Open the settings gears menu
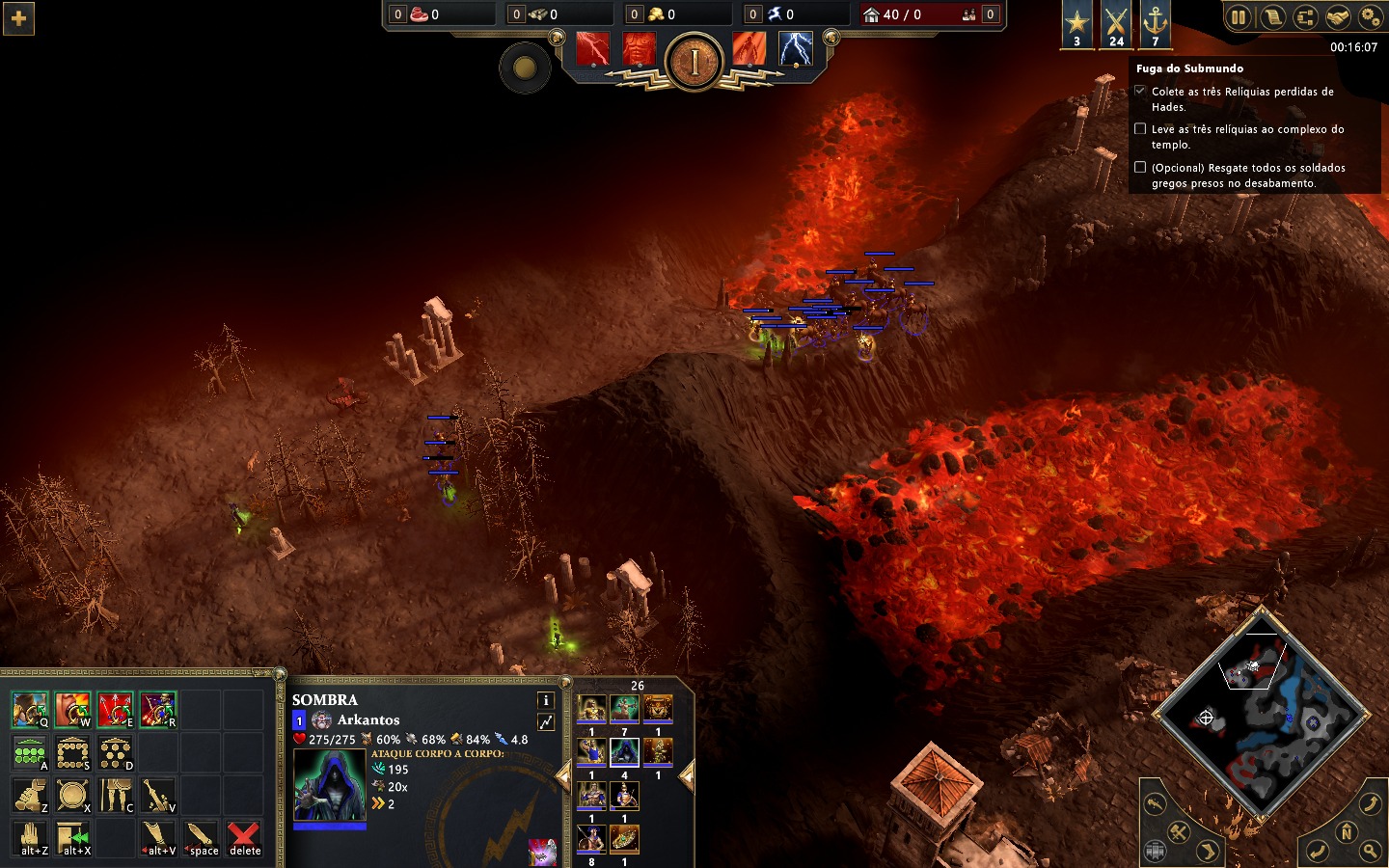 point(1370,17)
